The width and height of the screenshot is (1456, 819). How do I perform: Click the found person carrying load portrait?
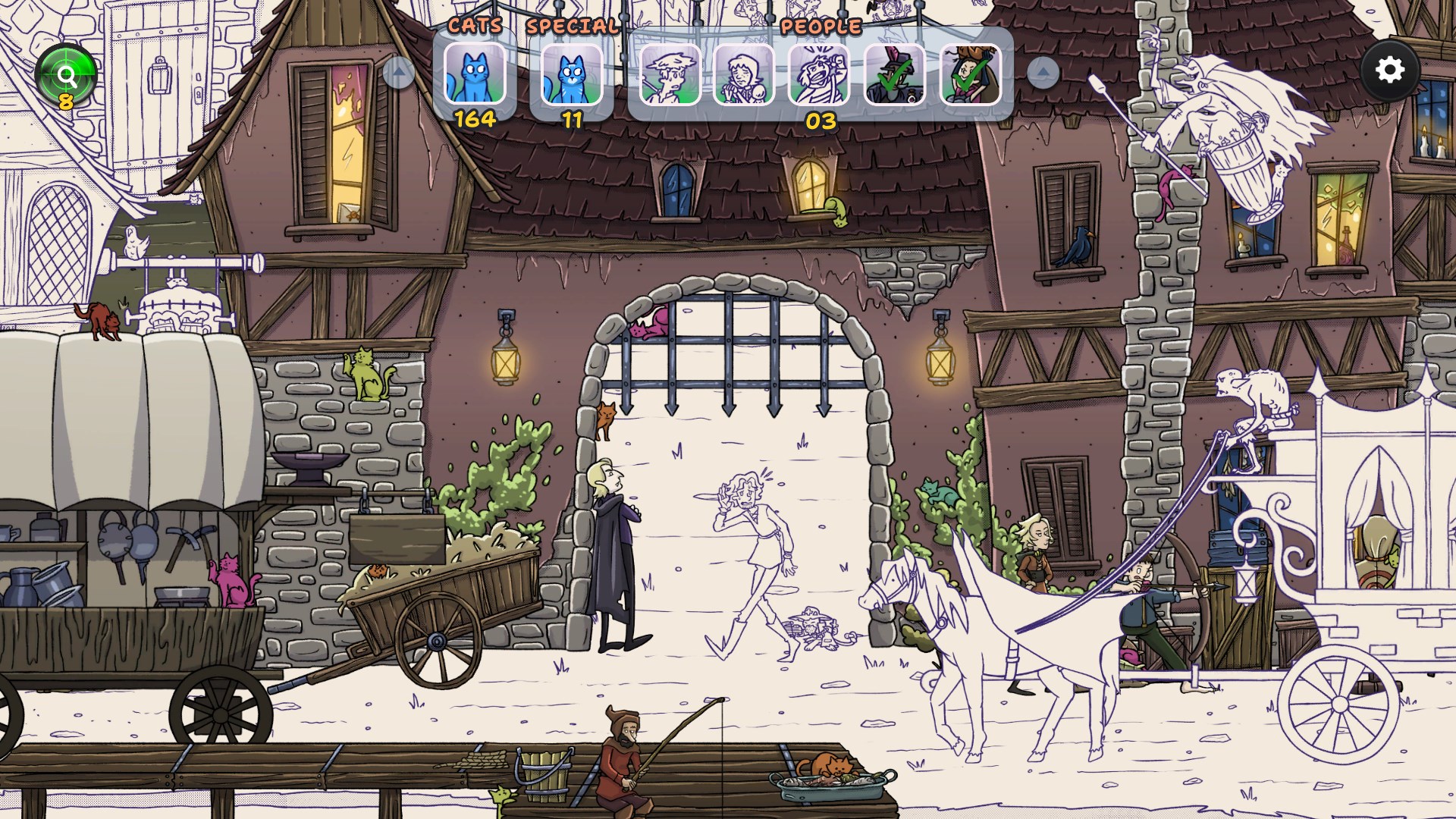(970, 74)
